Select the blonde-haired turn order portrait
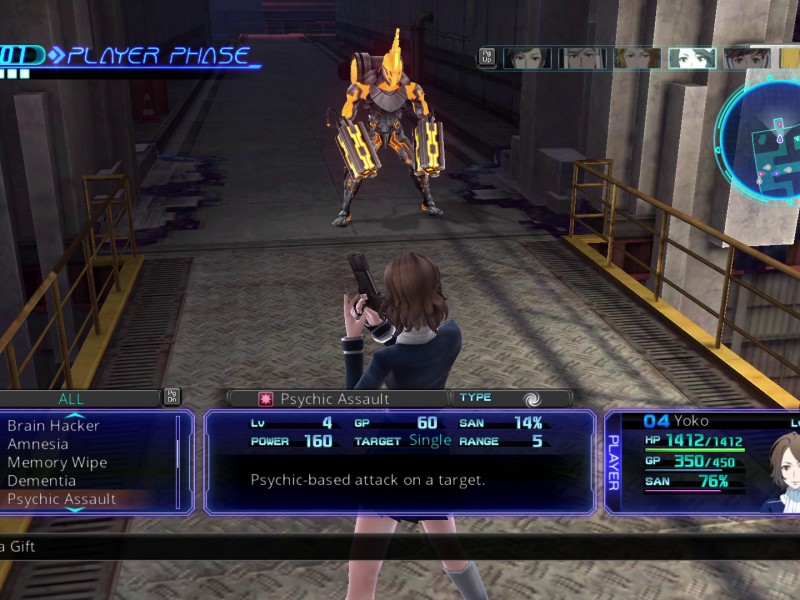 [x=635, y=58]
